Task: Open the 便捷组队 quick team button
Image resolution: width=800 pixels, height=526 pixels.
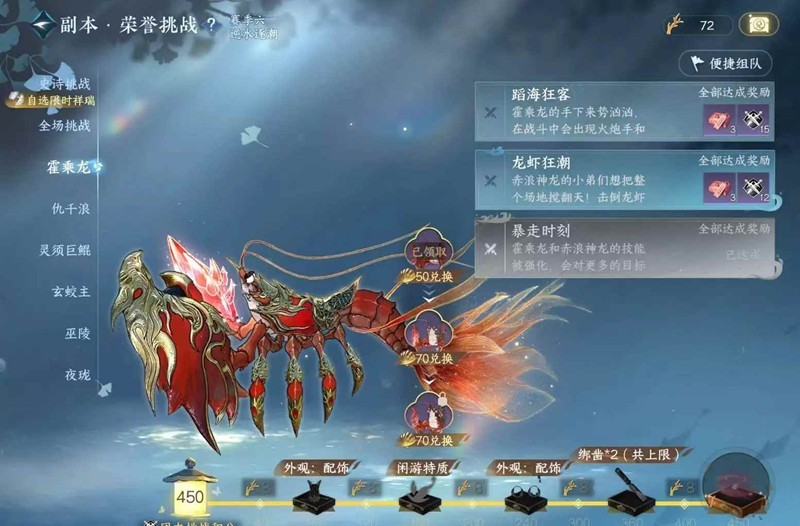Action: click(725, 63)
